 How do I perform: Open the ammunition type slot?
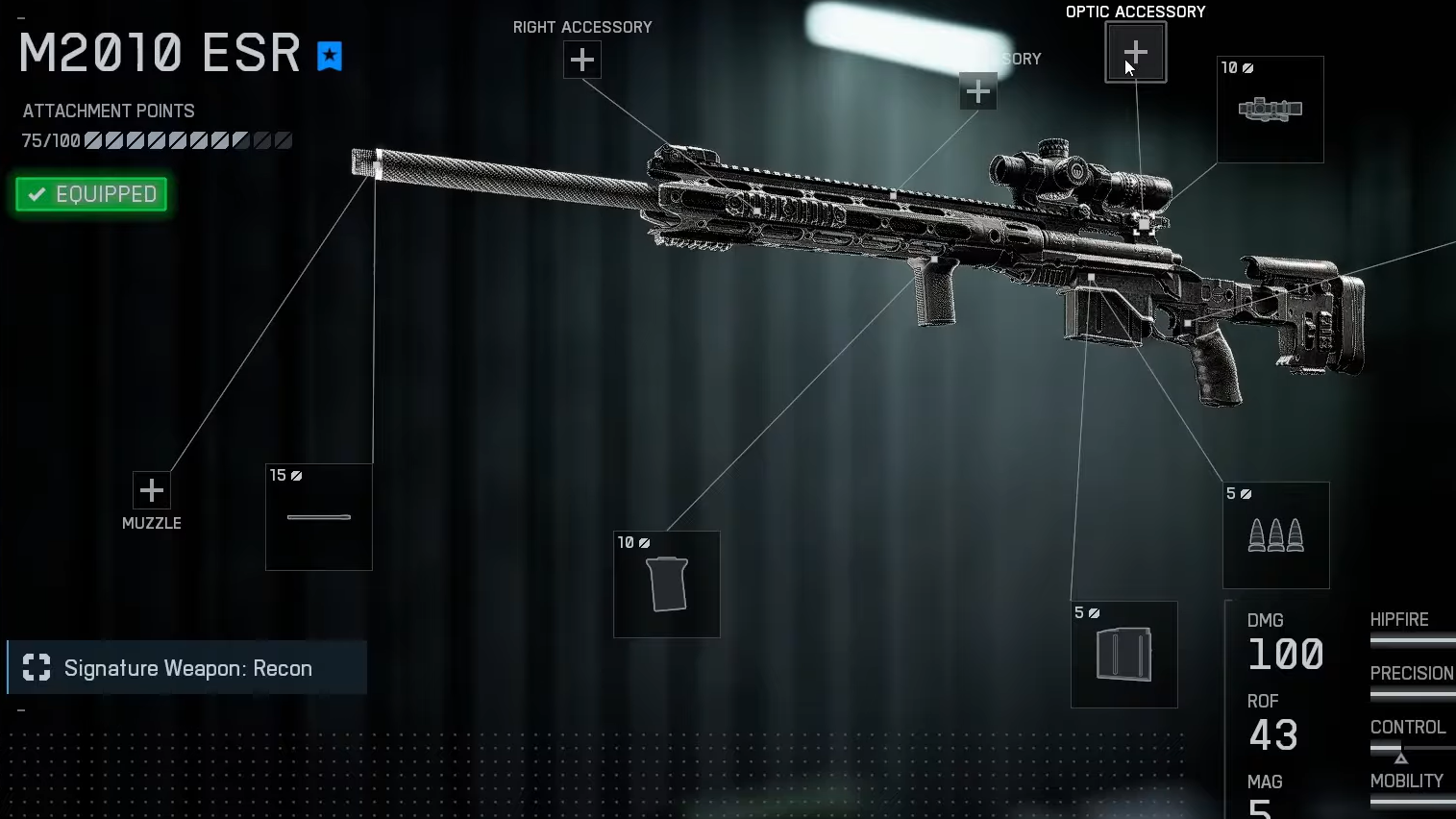pos(1275,535)
